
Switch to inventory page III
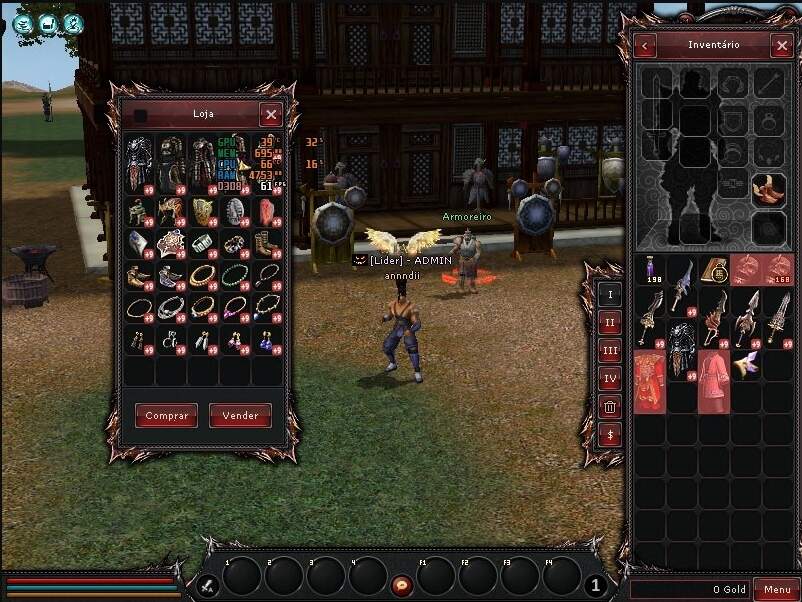tap(610, 350)
